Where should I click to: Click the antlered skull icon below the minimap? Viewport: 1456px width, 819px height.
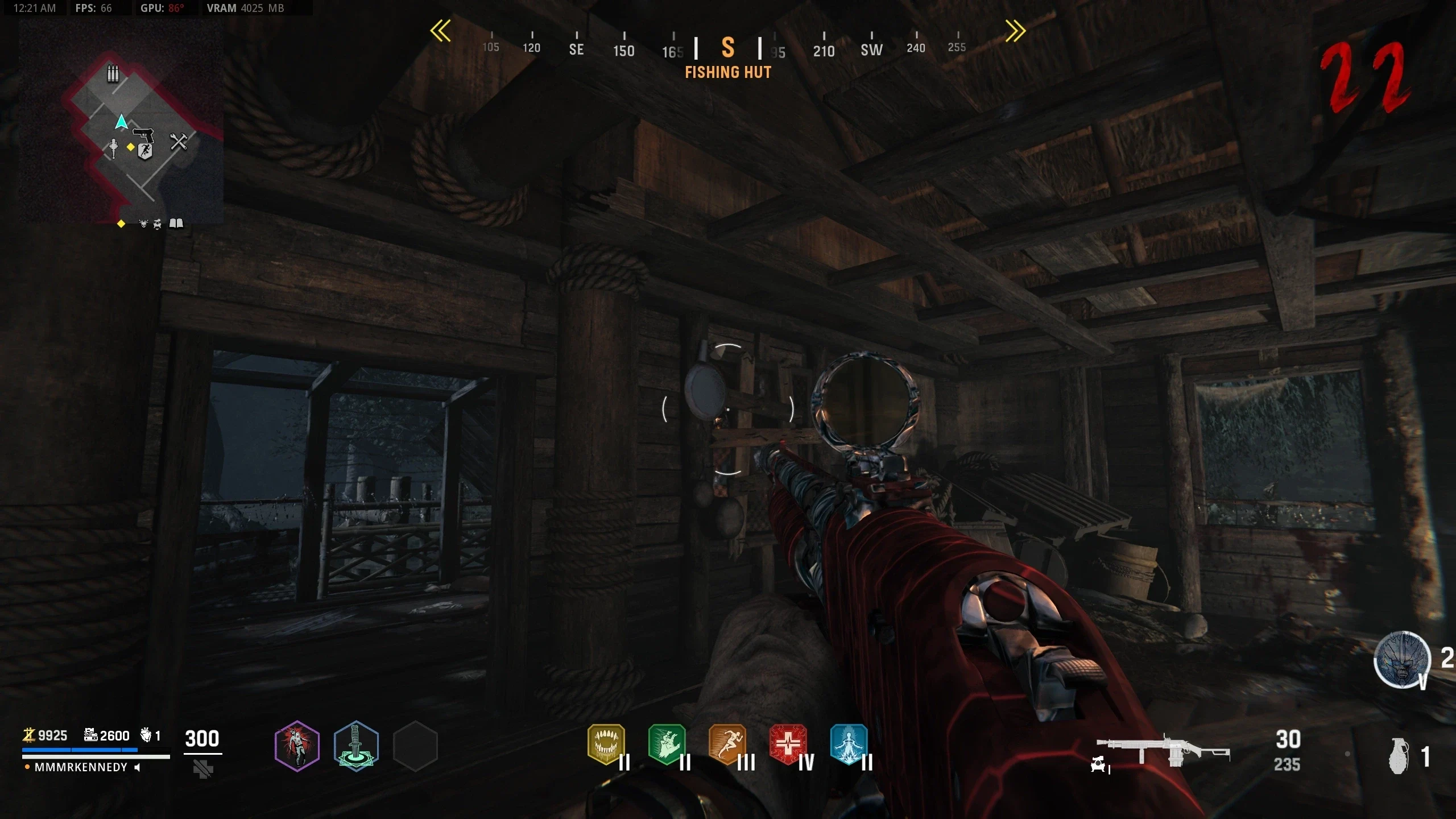(143, 224)
